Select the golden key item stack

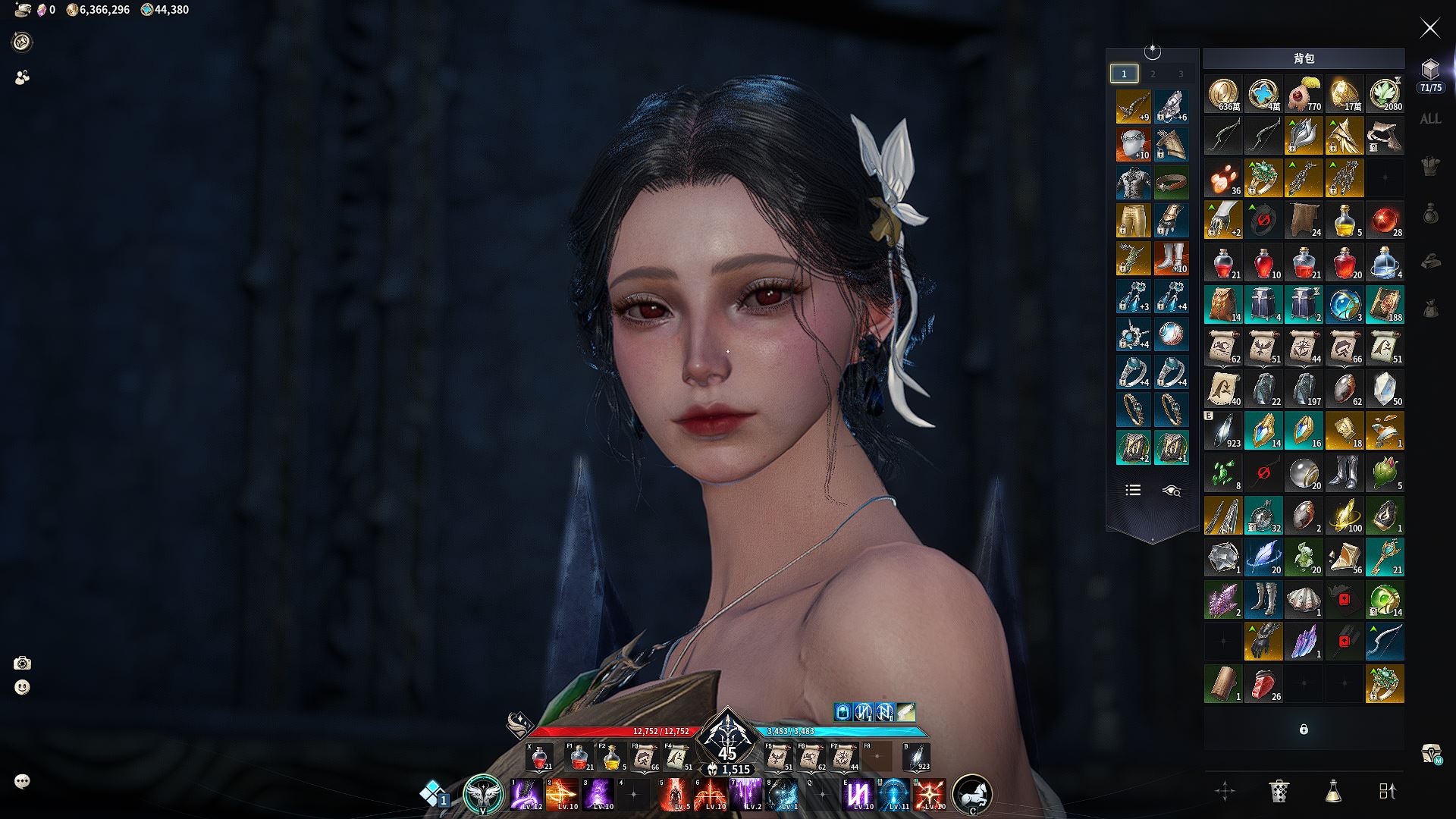tap(1384, 557)
